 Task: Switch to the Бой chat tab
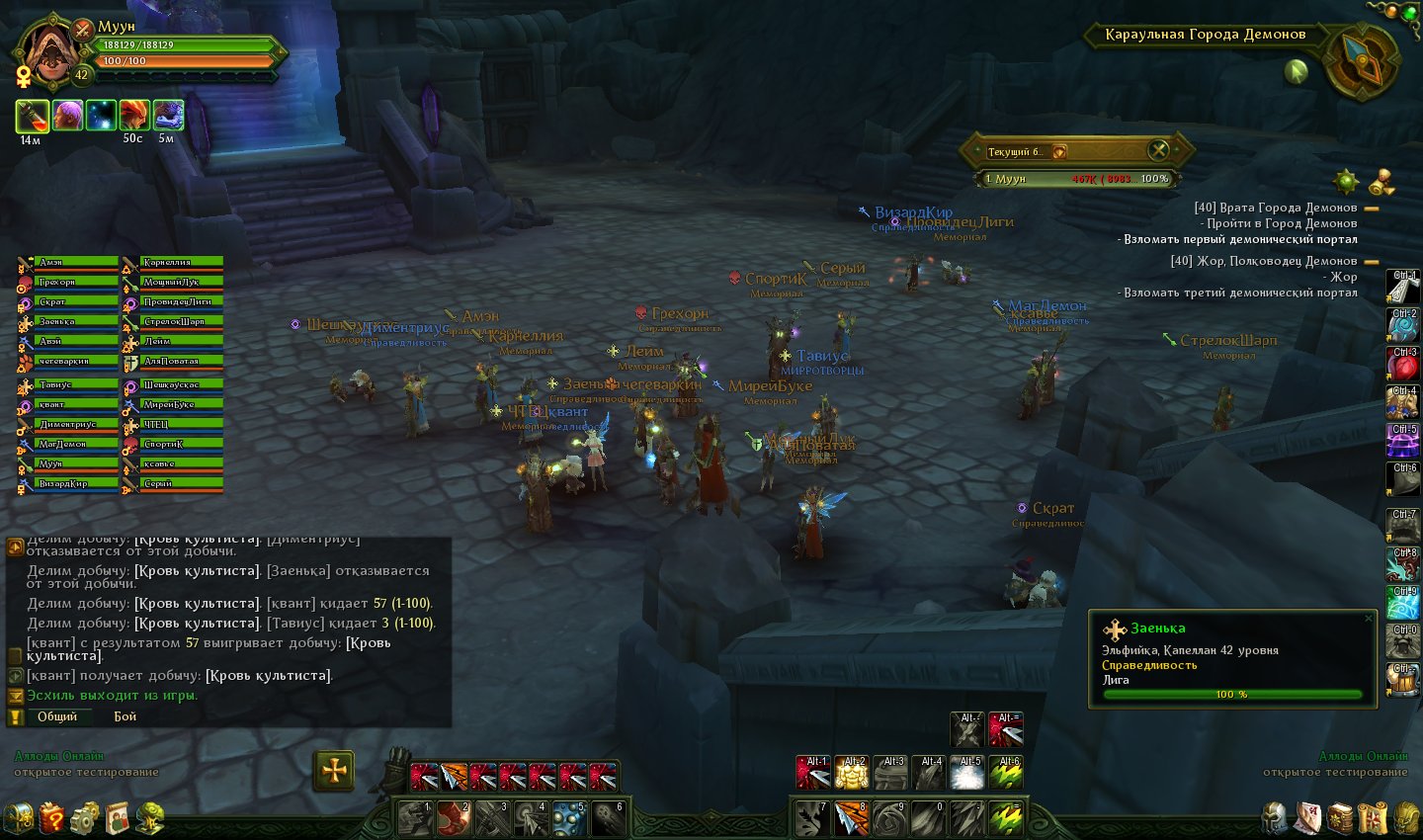(x=126, y=716)
